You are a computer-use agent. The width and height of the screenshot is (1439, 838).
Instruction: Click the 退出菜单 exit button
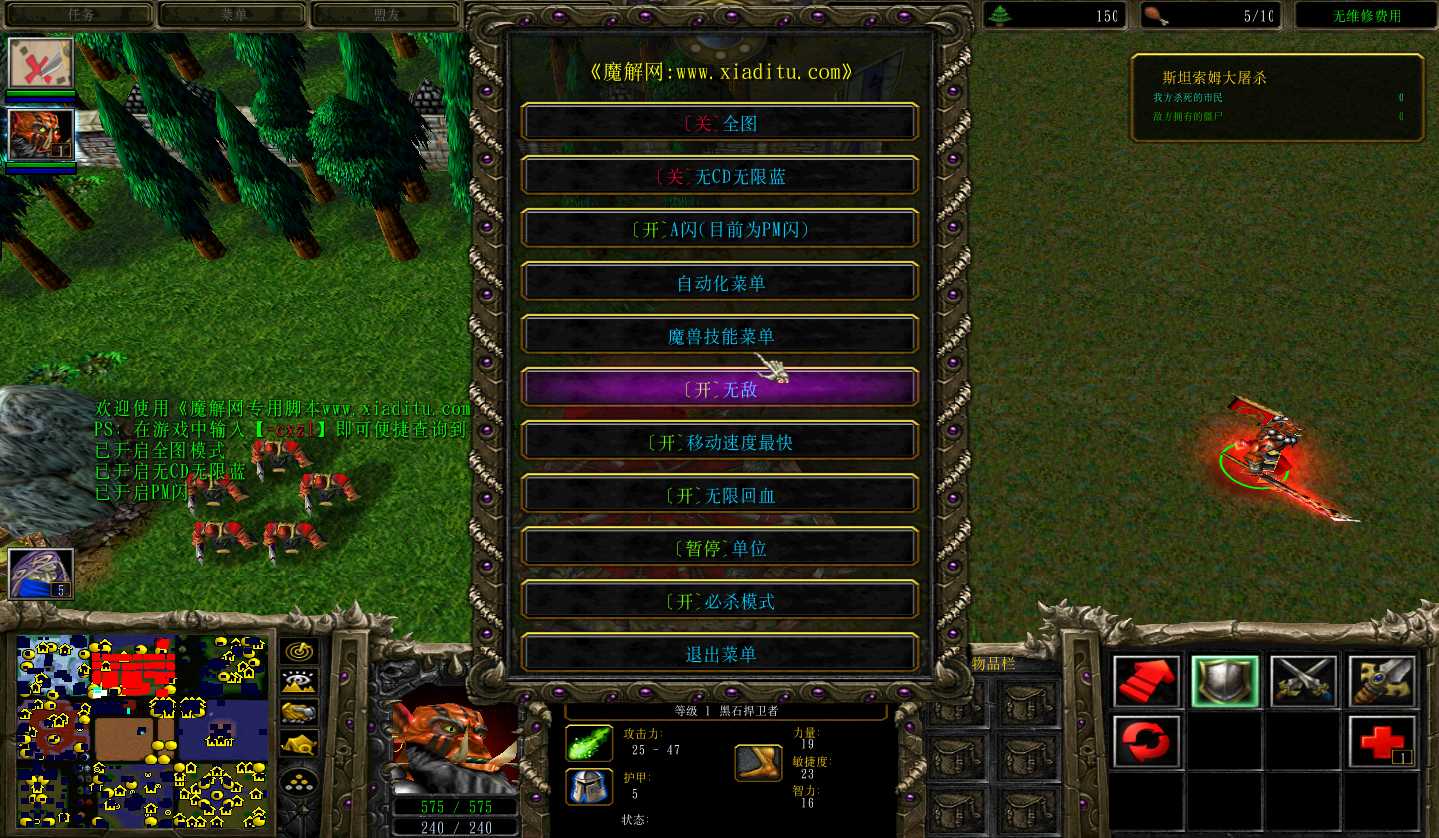[x=719, y=653]
